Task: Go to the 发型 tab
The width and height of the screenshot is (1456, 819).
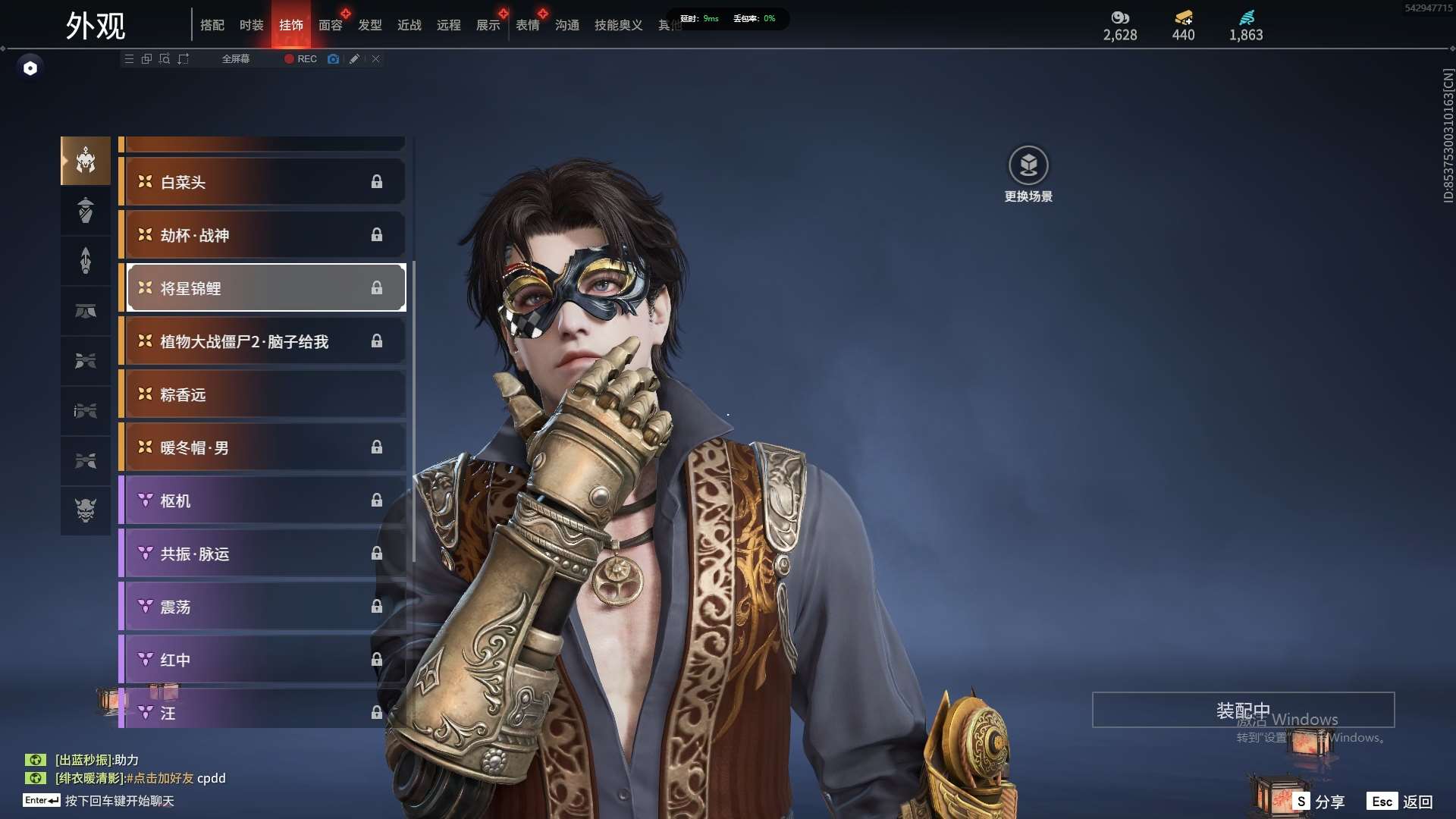Action: pyautogui.click(x=370, y=25)
